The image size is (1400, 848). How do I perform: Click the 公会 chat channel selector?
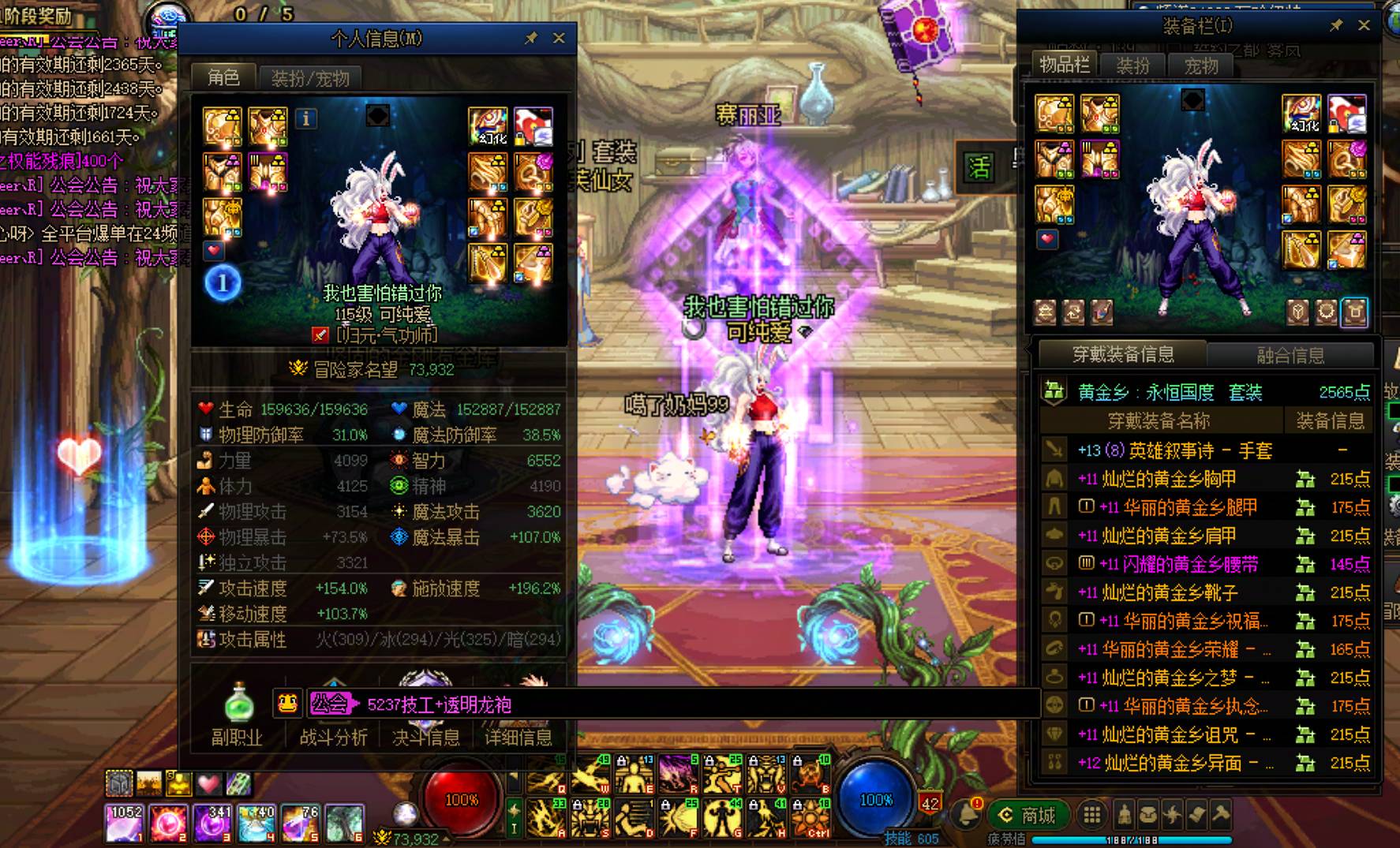point(330,704)
